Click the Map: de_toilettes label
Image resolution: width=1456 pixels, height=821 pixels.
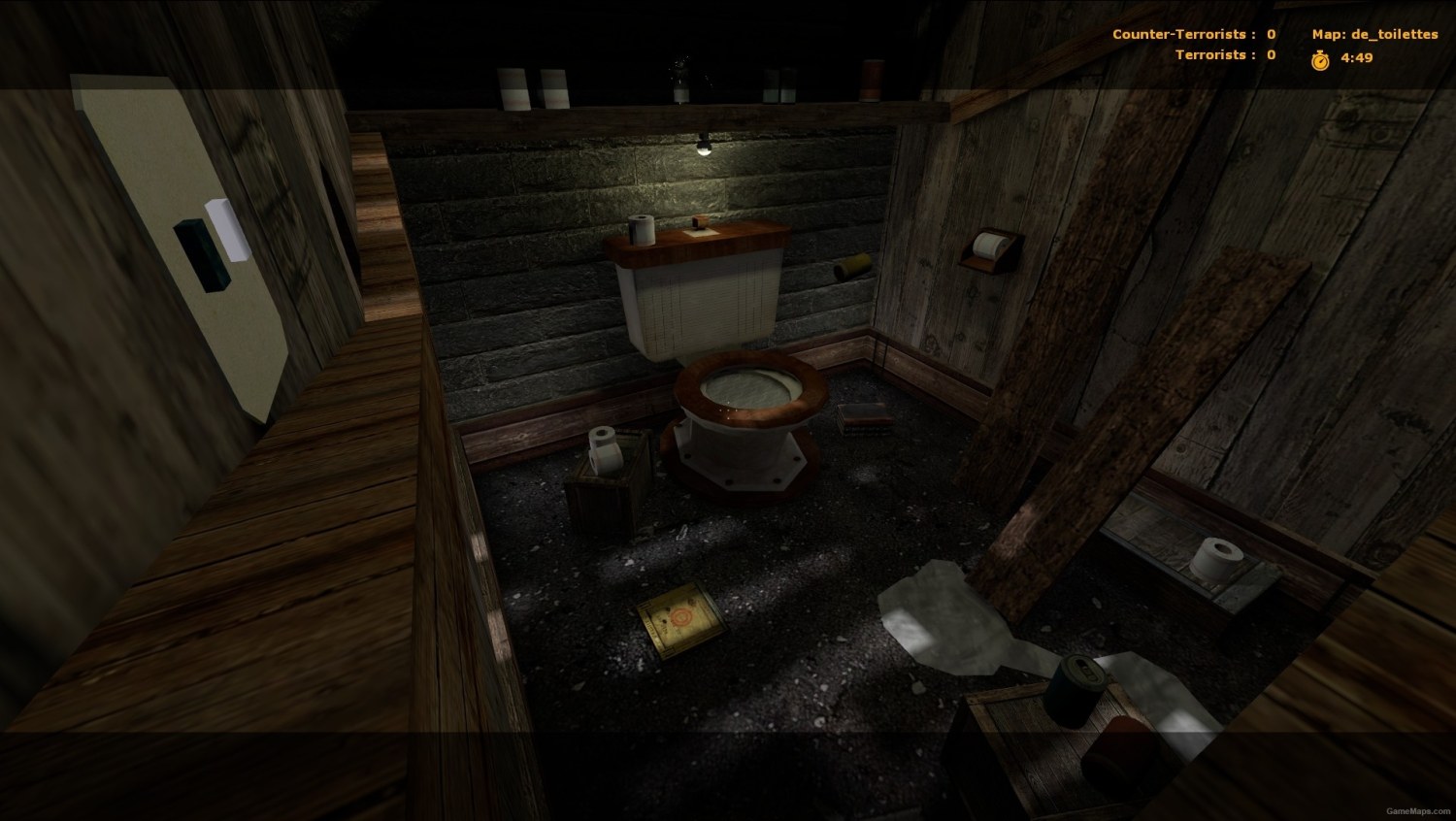[1373, 33]
